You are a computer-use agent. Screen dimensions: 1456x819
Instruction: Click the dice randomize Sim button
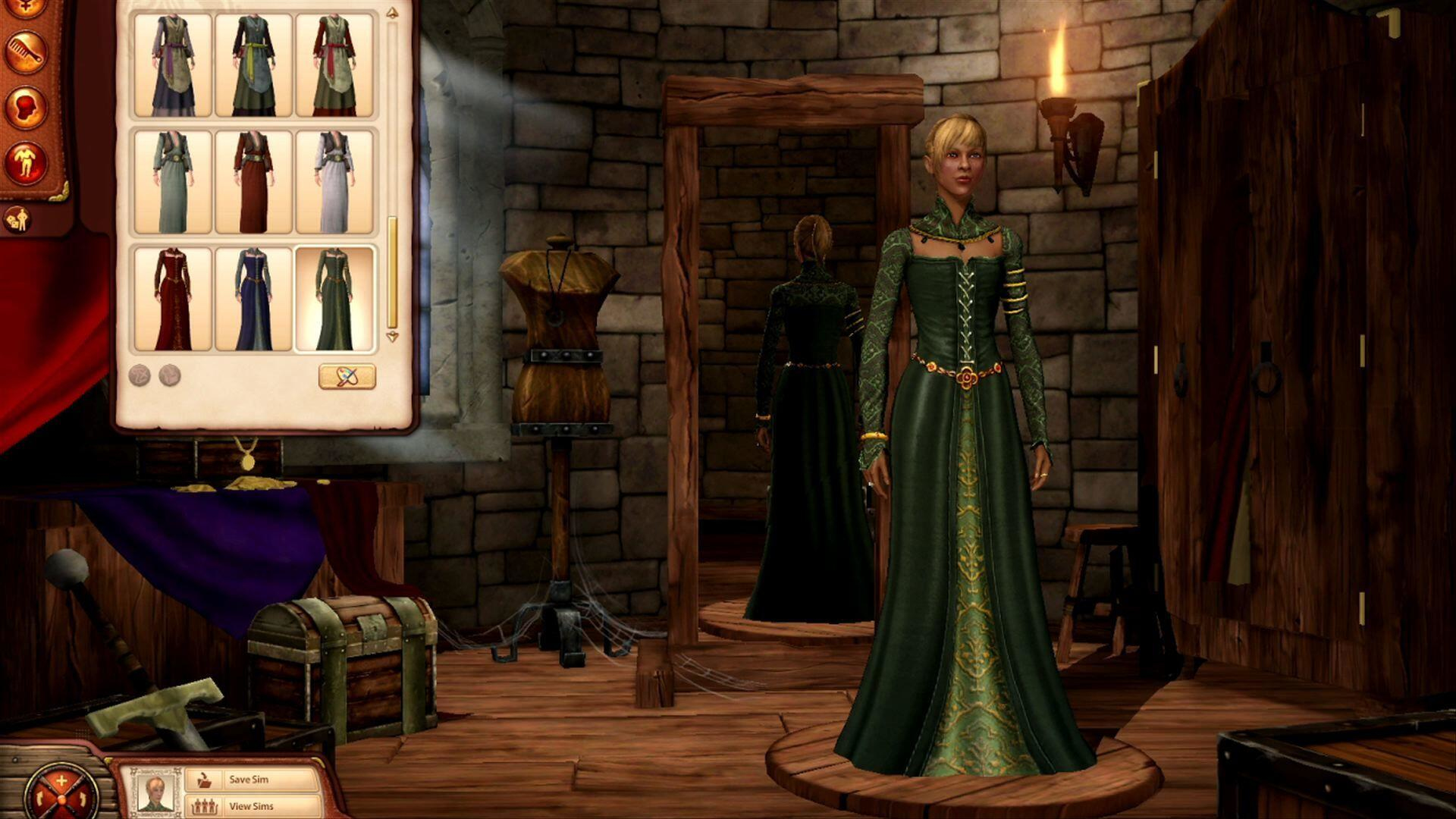click(x=16, y=220)
